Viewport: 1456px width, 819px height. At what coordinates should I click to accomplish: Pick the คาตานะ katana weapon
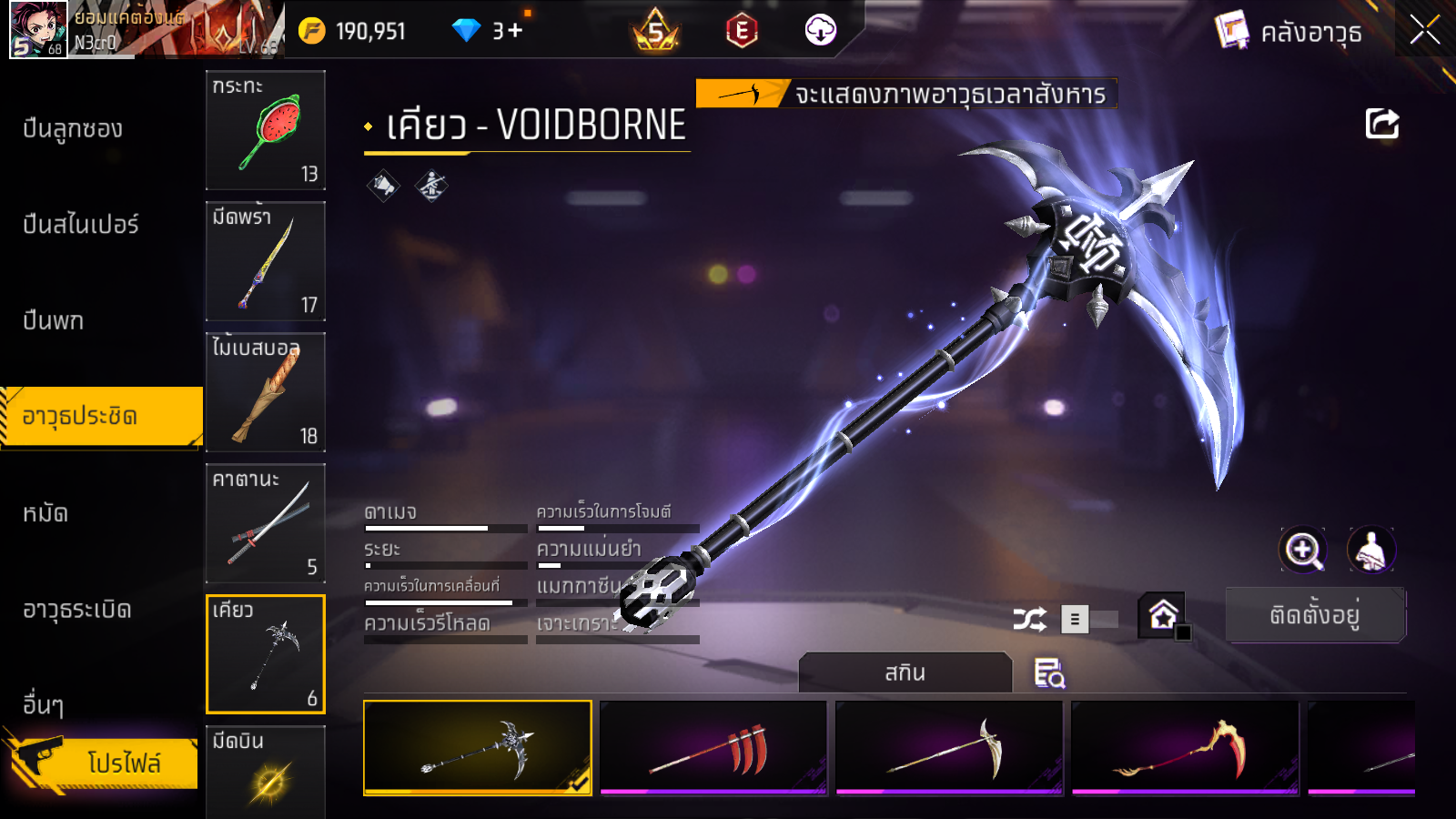tap(266, 523)
